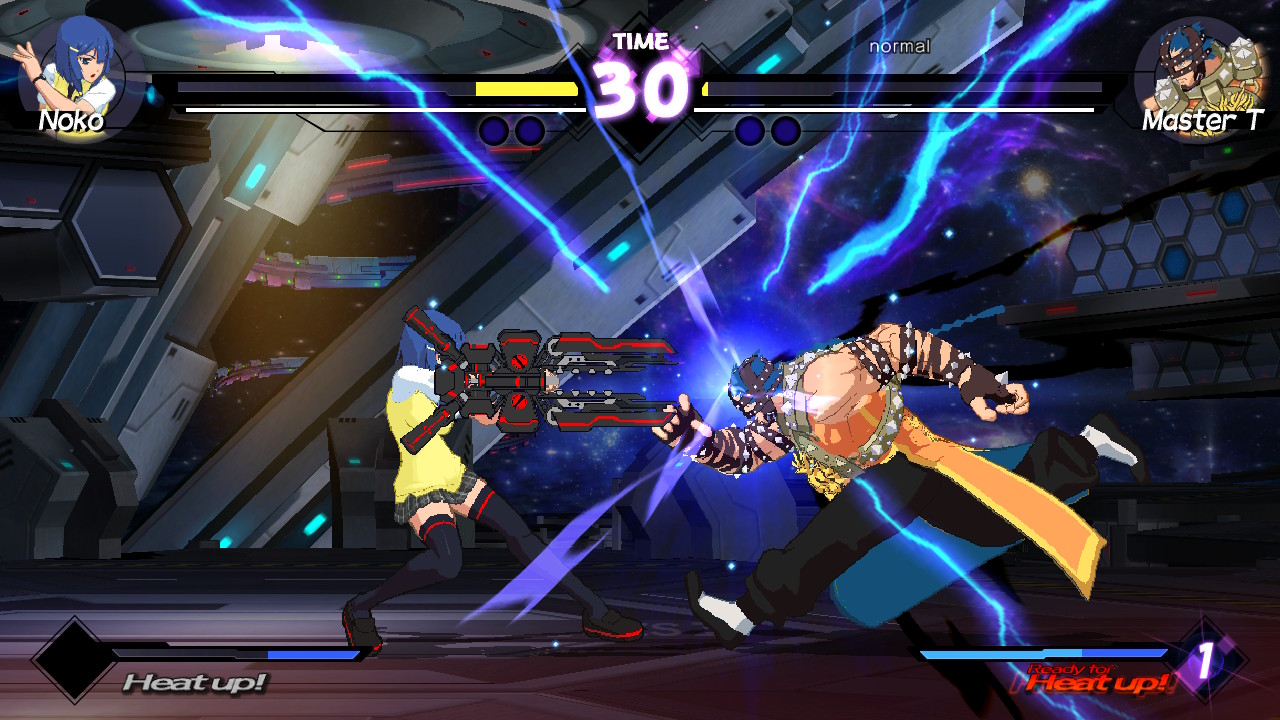This screenshot has width=1280, height=720.
Task: Toggle the leftmost burst orb under Noko's bar
Action: click(x=495, y=129)
